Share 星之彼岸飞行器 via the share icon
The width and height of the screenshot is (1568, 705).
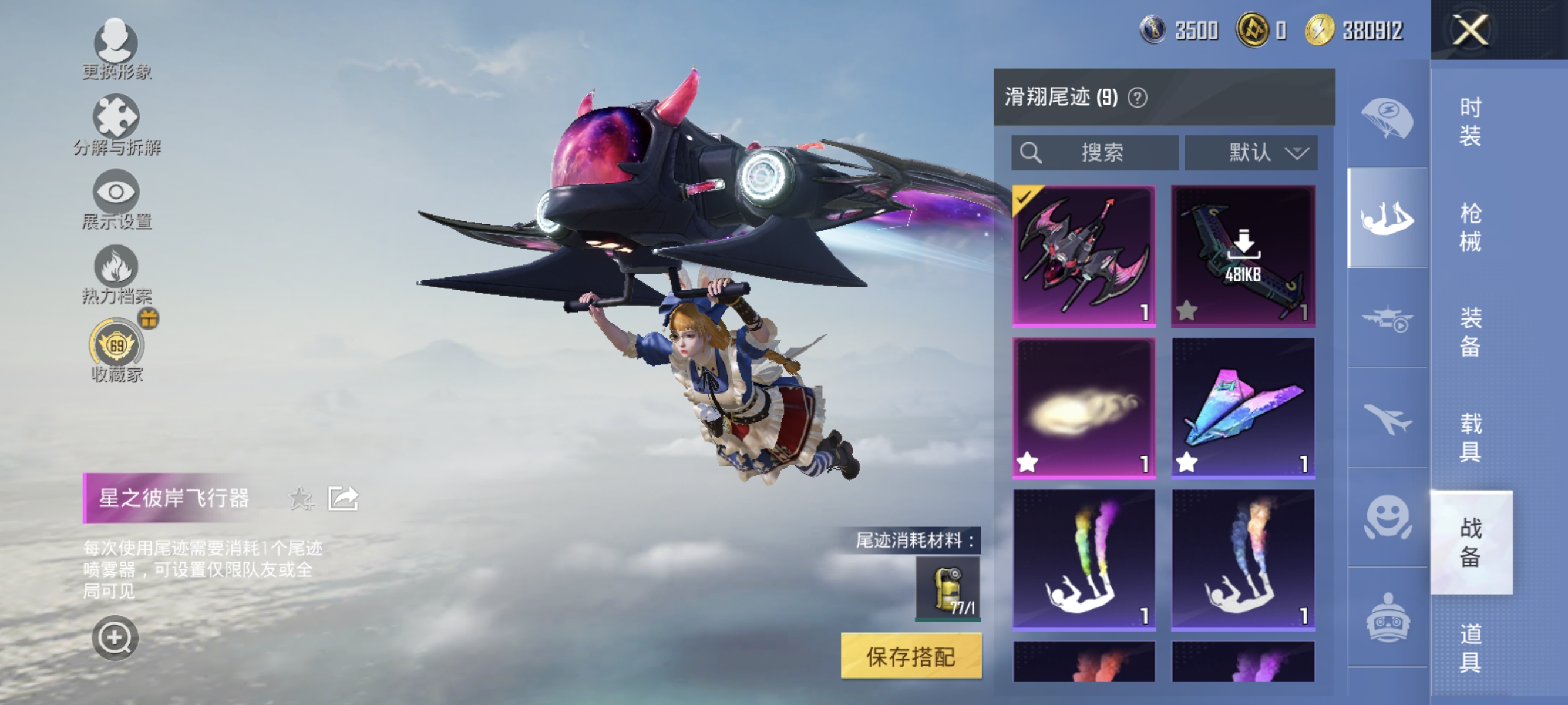(343, 498)
